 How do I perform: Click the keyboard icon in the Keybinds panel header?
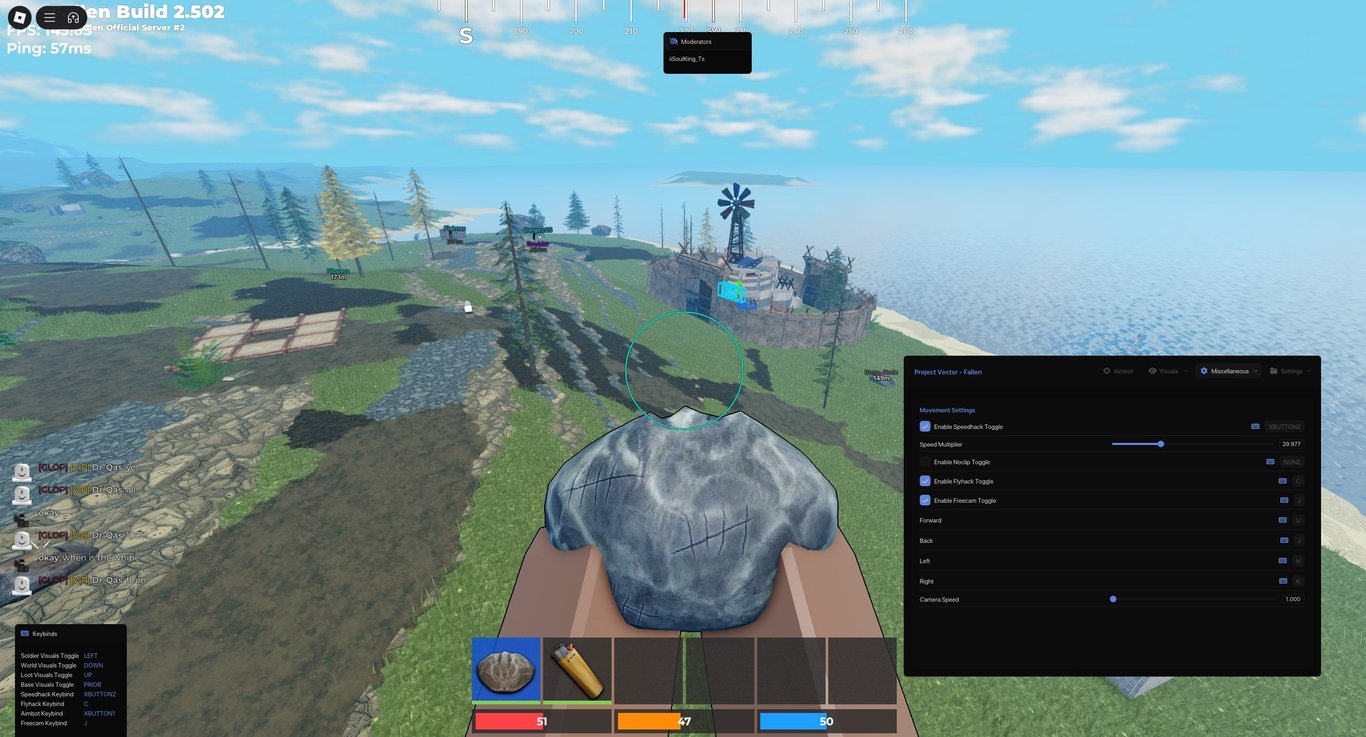coord(24,633)
